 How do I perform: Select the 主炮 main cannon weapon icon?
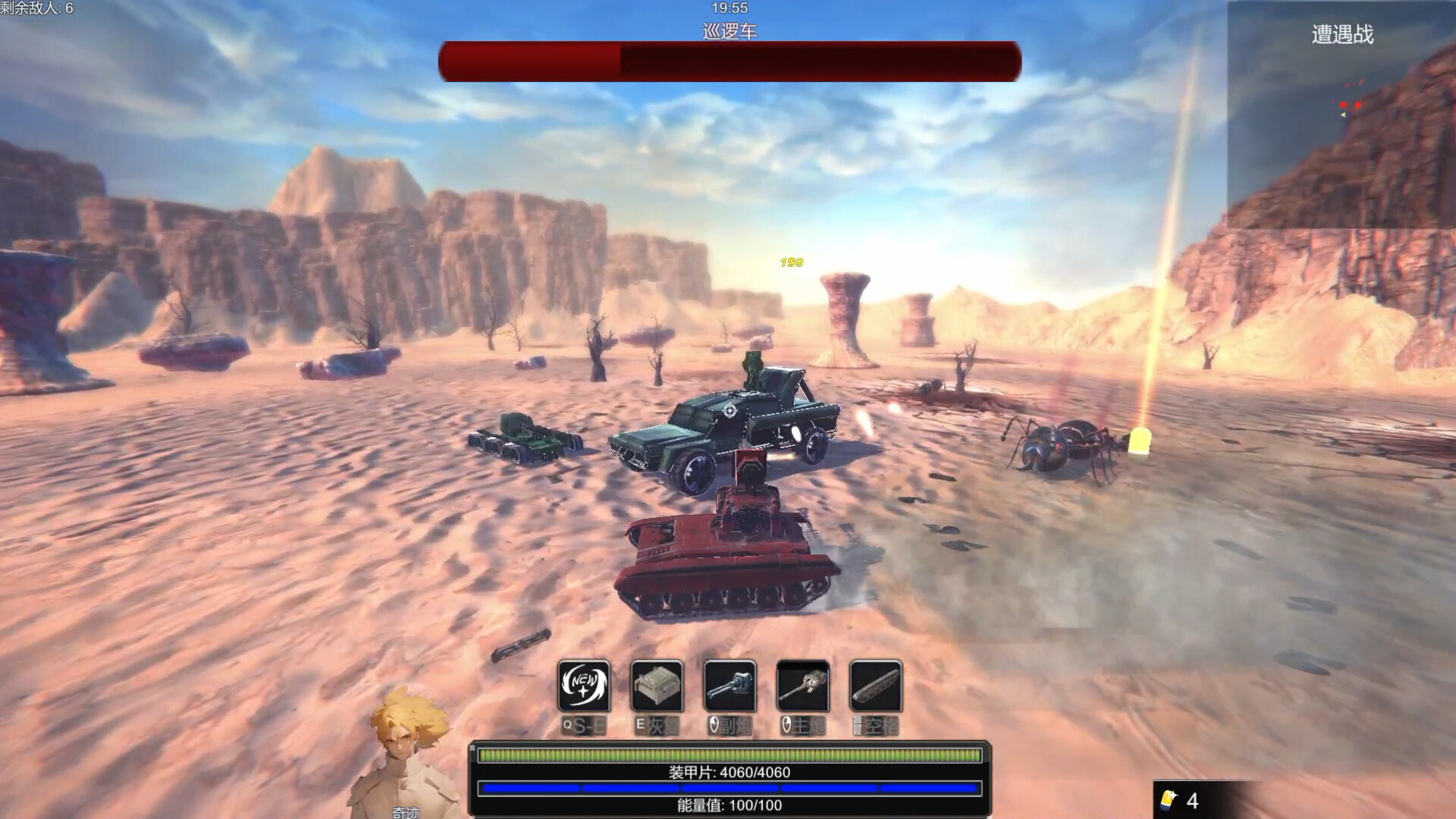coord(803,685)
